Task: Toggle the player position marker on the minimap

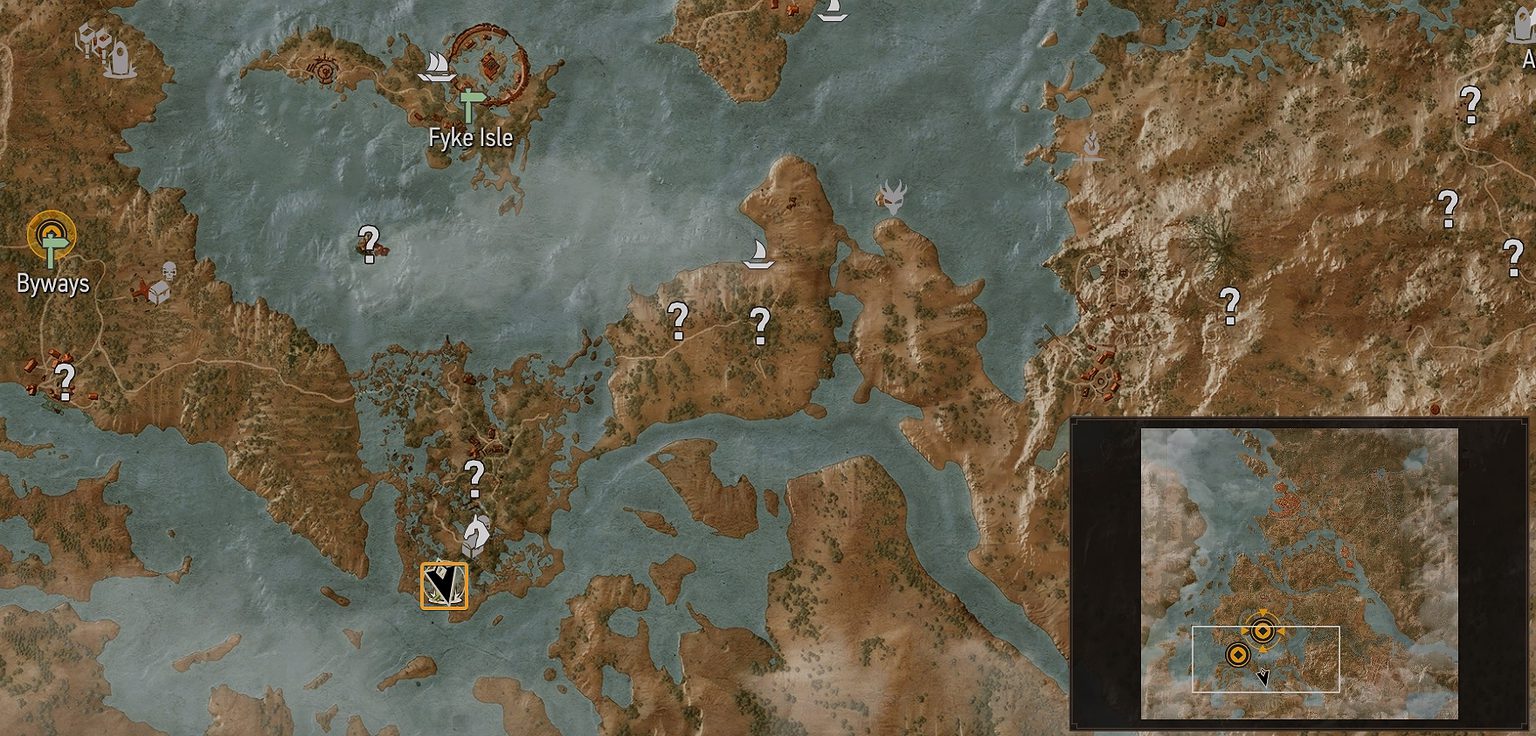Action: [x=1262, y=678]
